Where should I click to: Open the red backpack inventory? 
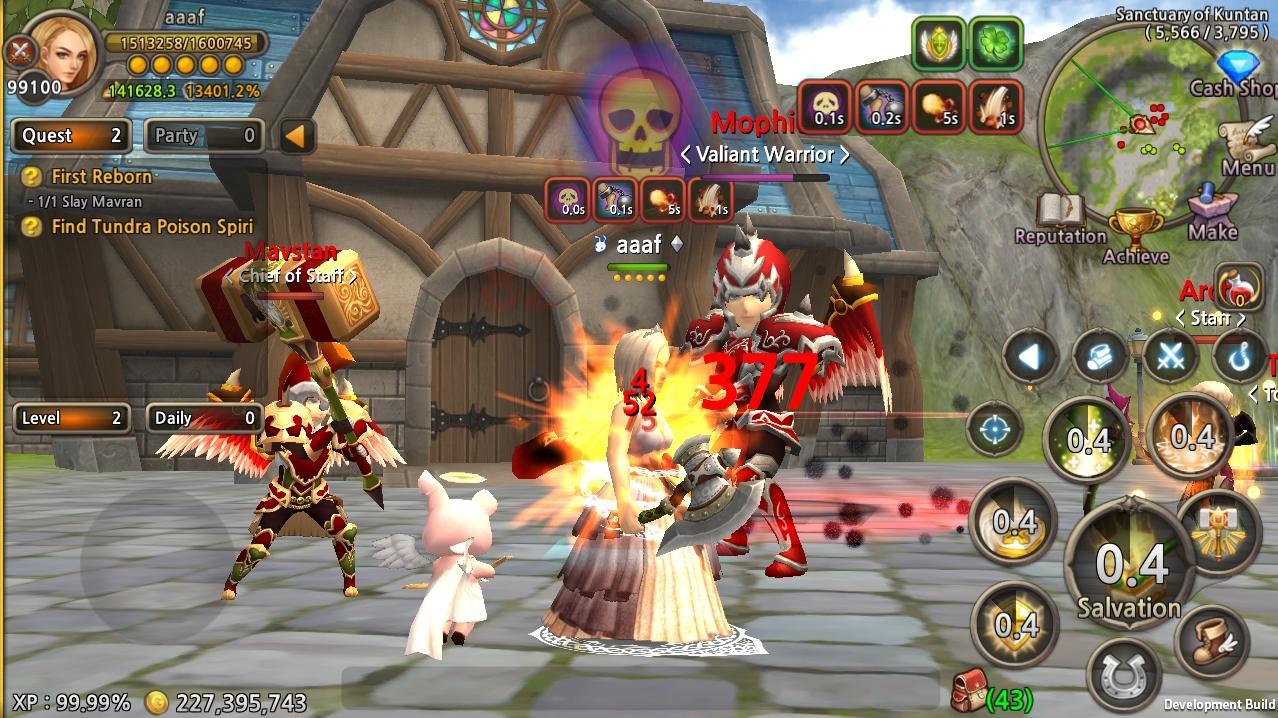tap(966, 689)
